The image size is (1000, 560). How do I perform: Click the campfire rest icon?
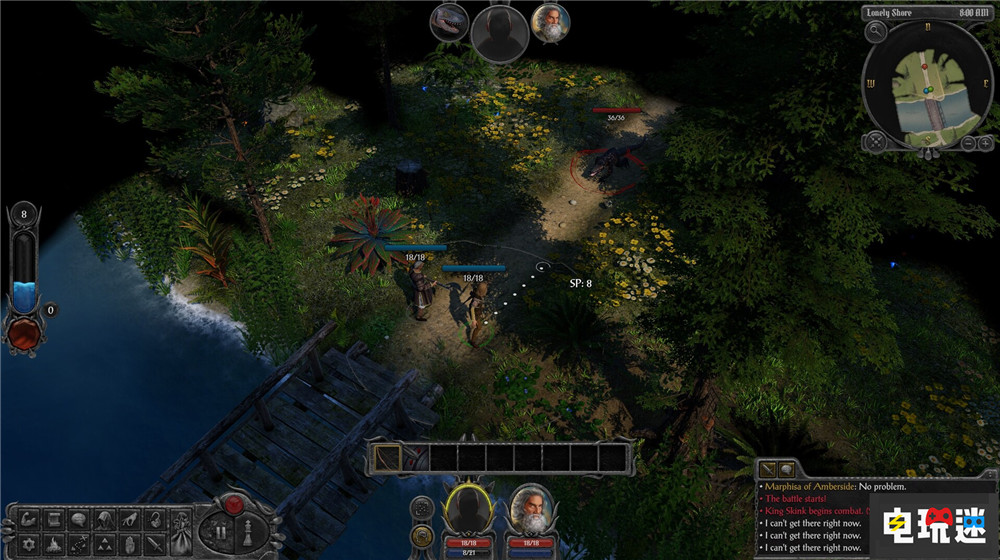[54, 545]
